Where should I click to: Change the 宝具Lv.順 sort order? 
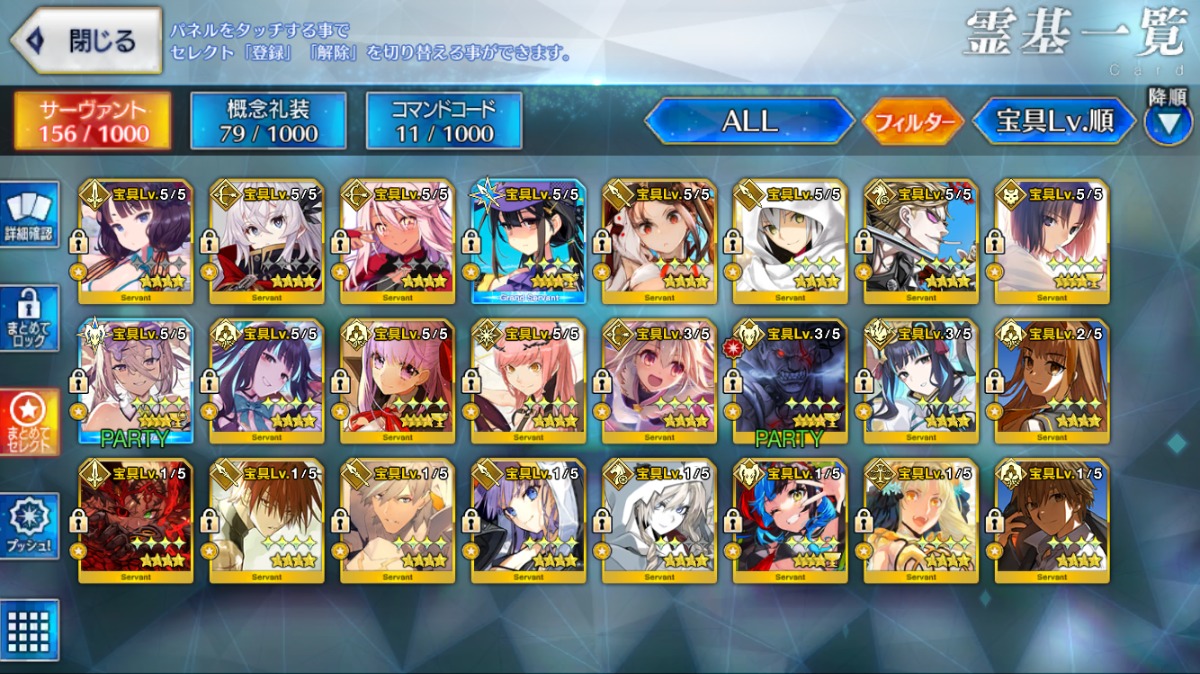1055,122
